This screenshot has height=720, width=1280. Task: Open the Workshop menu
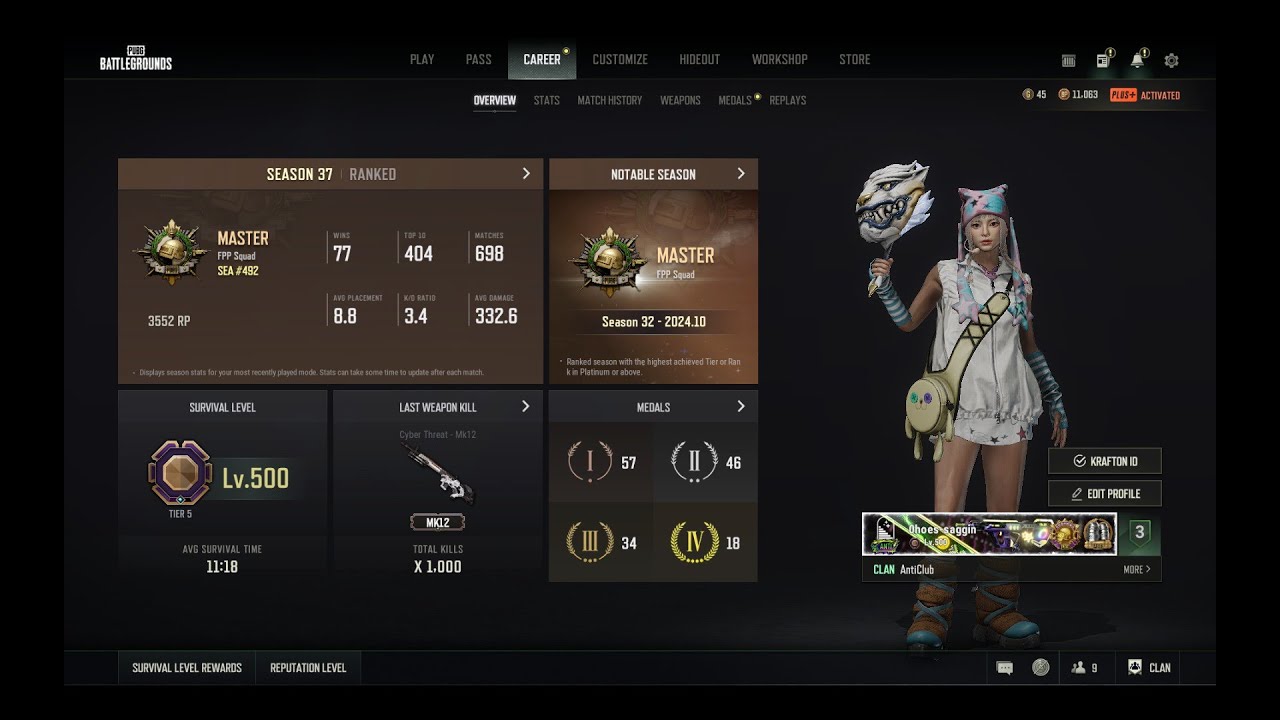(x=779, y=60)
